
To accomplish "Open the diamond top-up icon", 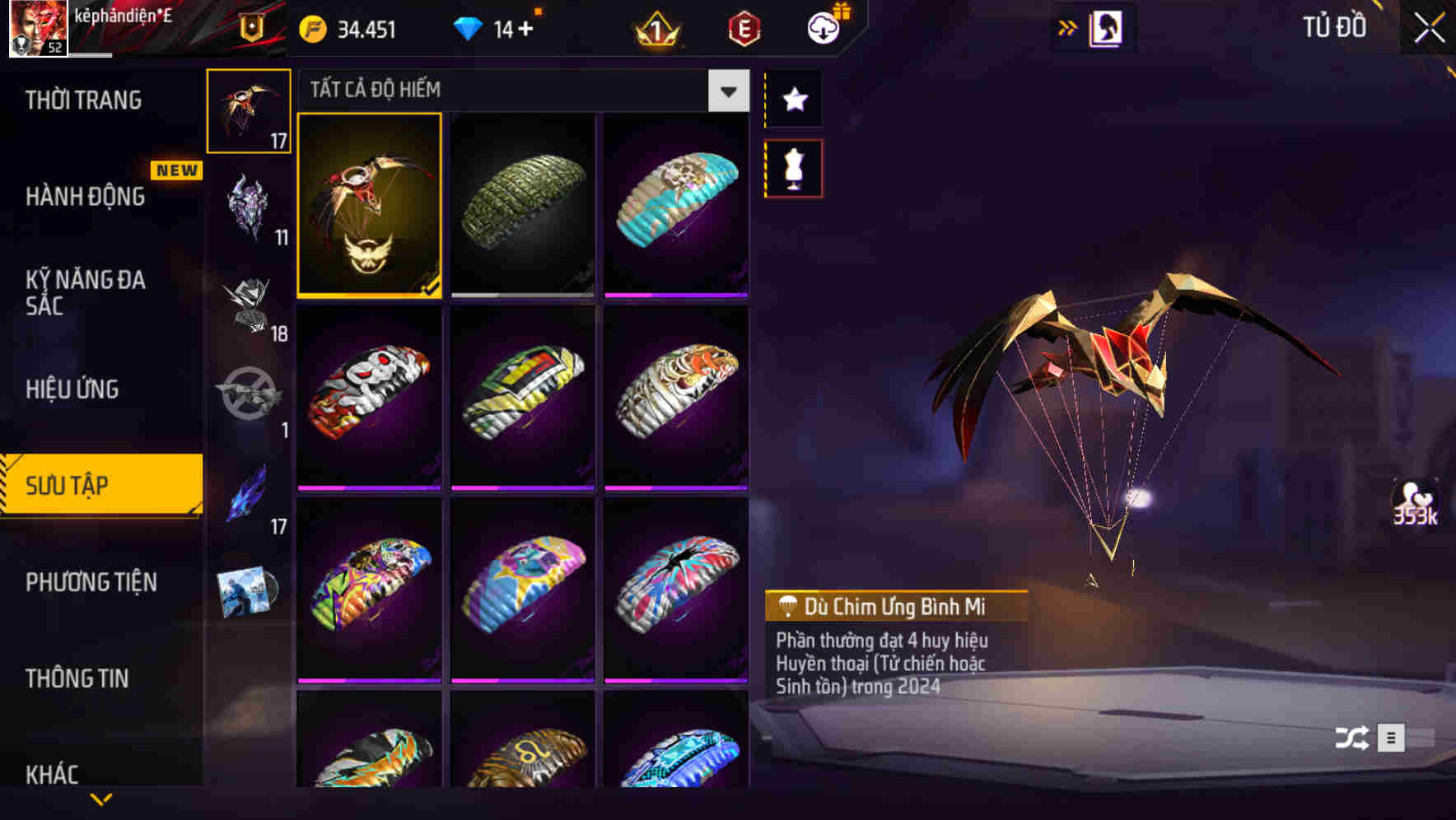I will pyautogui.click(x=469, y=30).
